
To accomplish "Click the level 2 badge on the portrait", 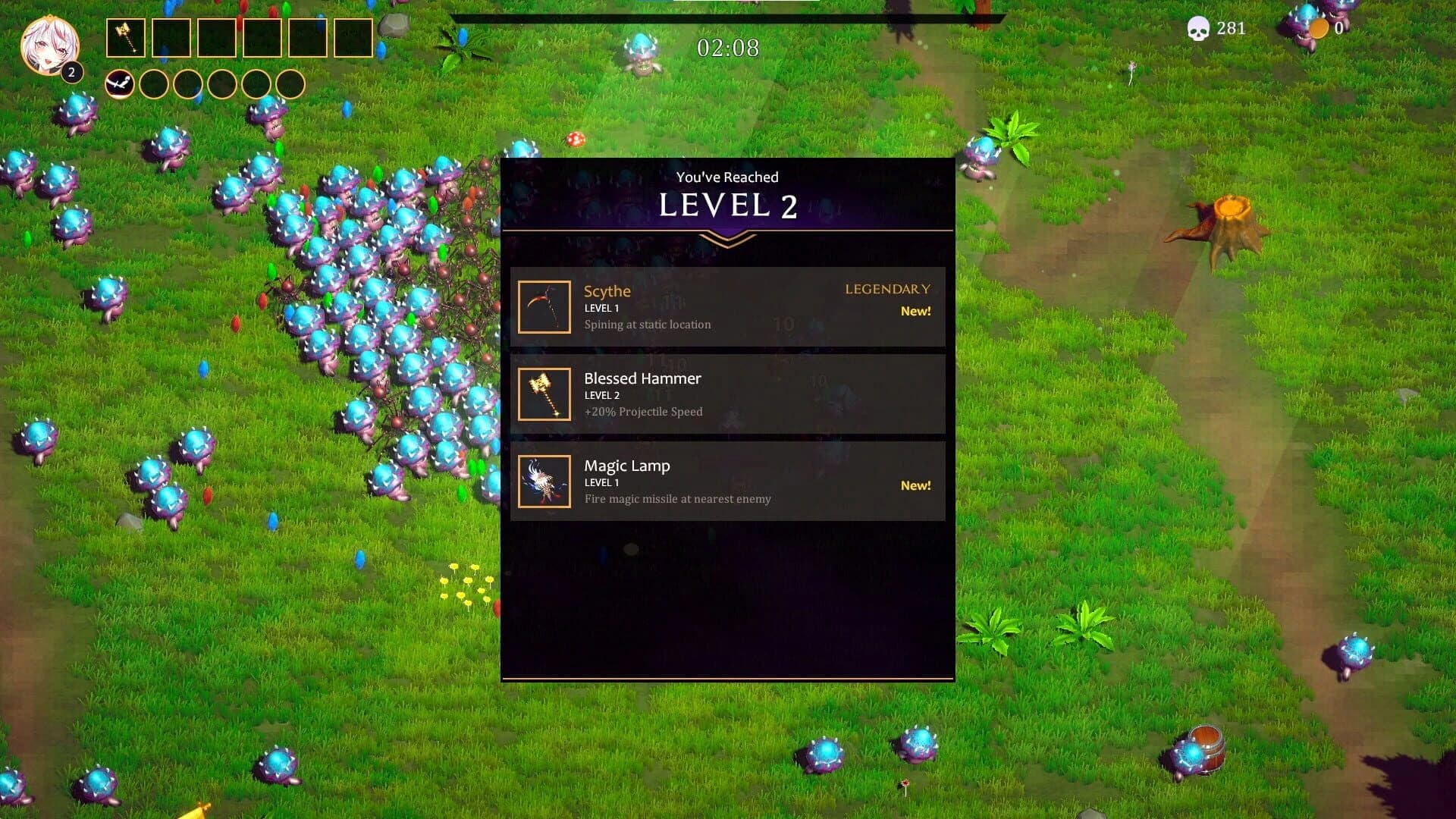I will point(71,73).
